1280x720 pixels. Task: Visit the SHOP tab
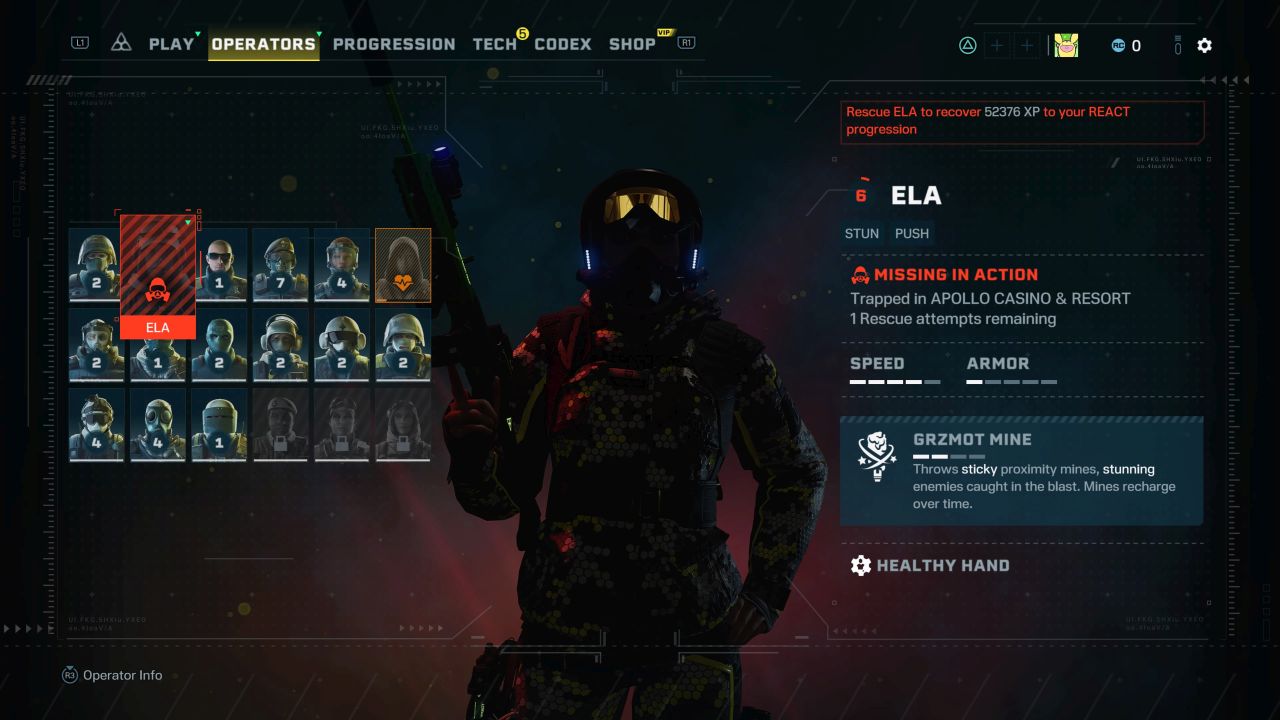point(632,44)
